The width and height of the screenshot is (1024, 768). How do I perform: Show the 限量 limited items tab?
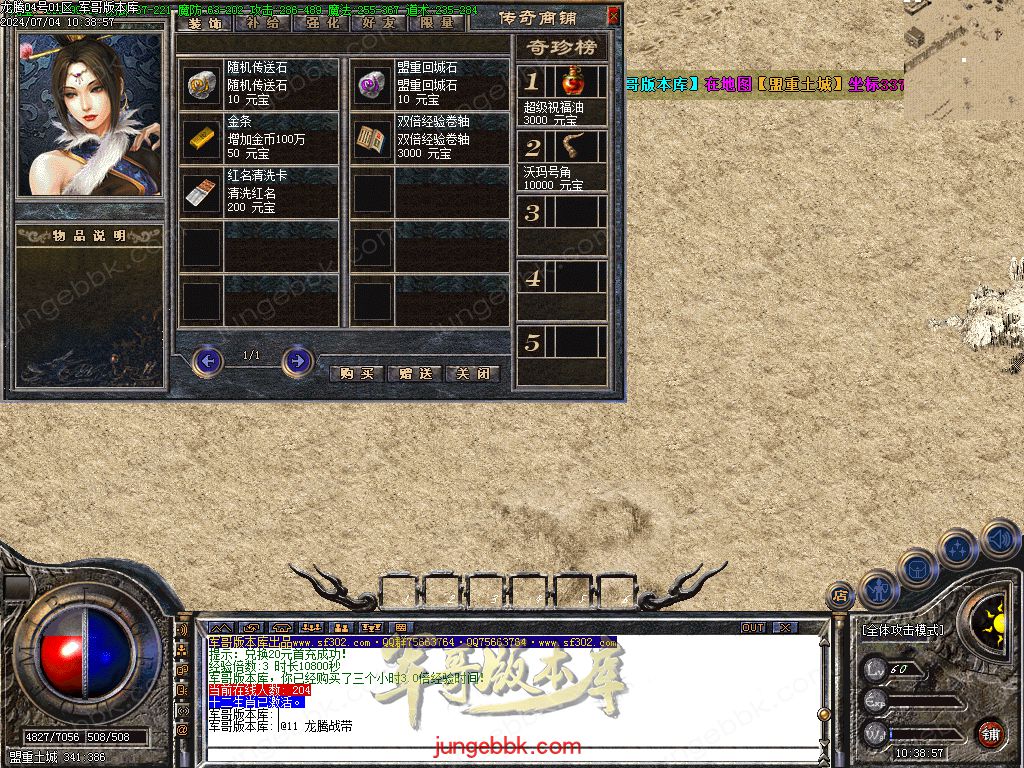coord(436,22)
